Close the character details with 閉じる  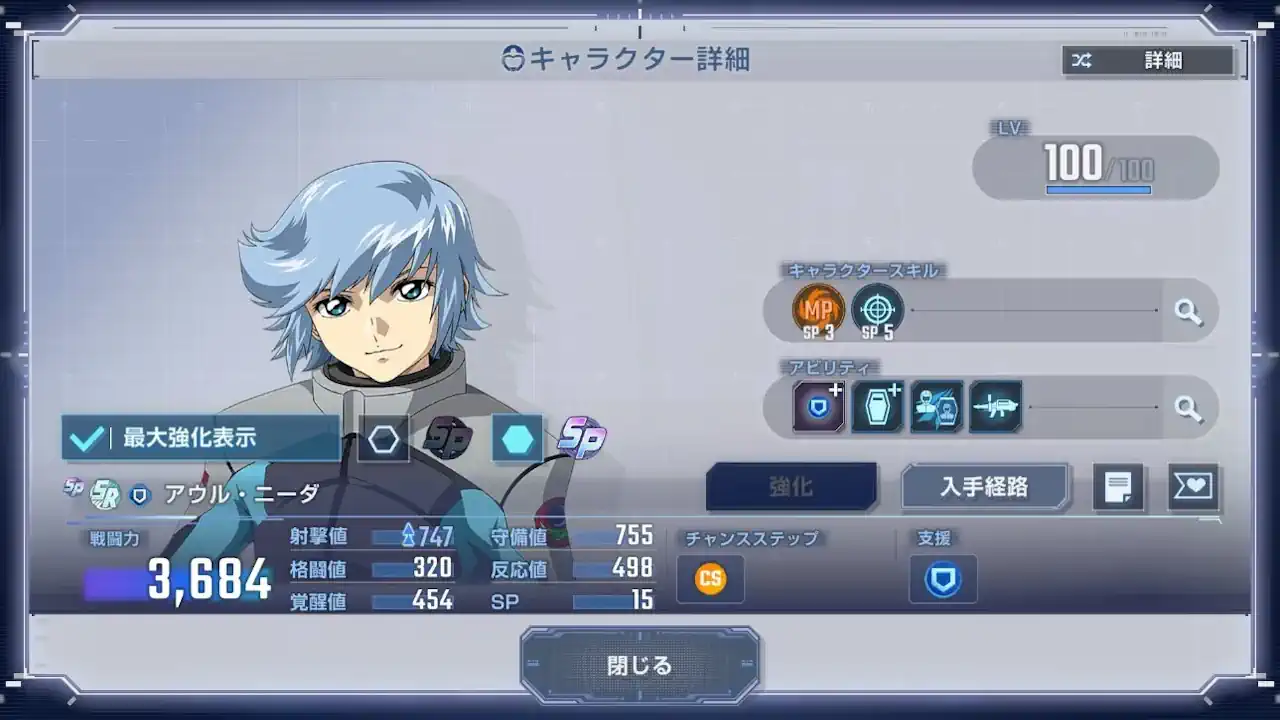coord(639,665)
